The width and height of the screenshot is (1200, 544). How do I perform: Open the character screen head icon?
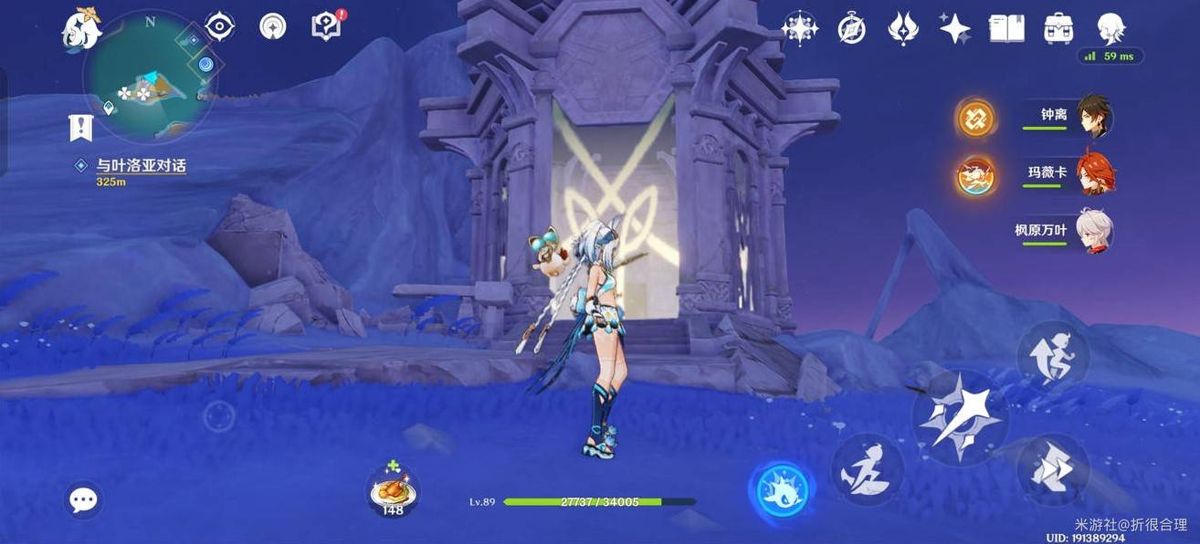tap(1111, 28)
